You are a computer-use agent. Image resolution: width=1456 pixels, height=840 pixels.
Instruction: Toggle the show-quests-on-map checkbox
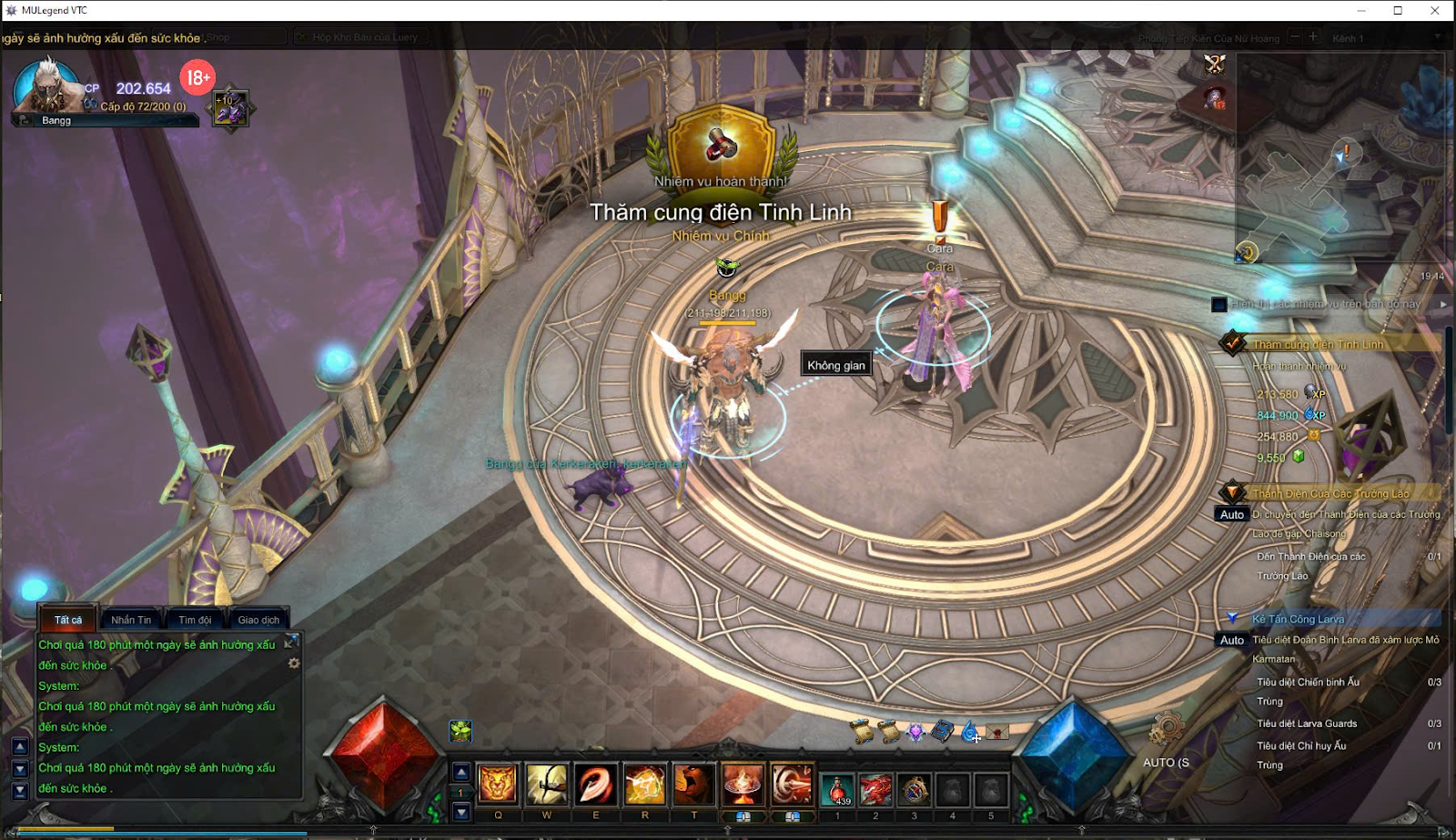1219,305
